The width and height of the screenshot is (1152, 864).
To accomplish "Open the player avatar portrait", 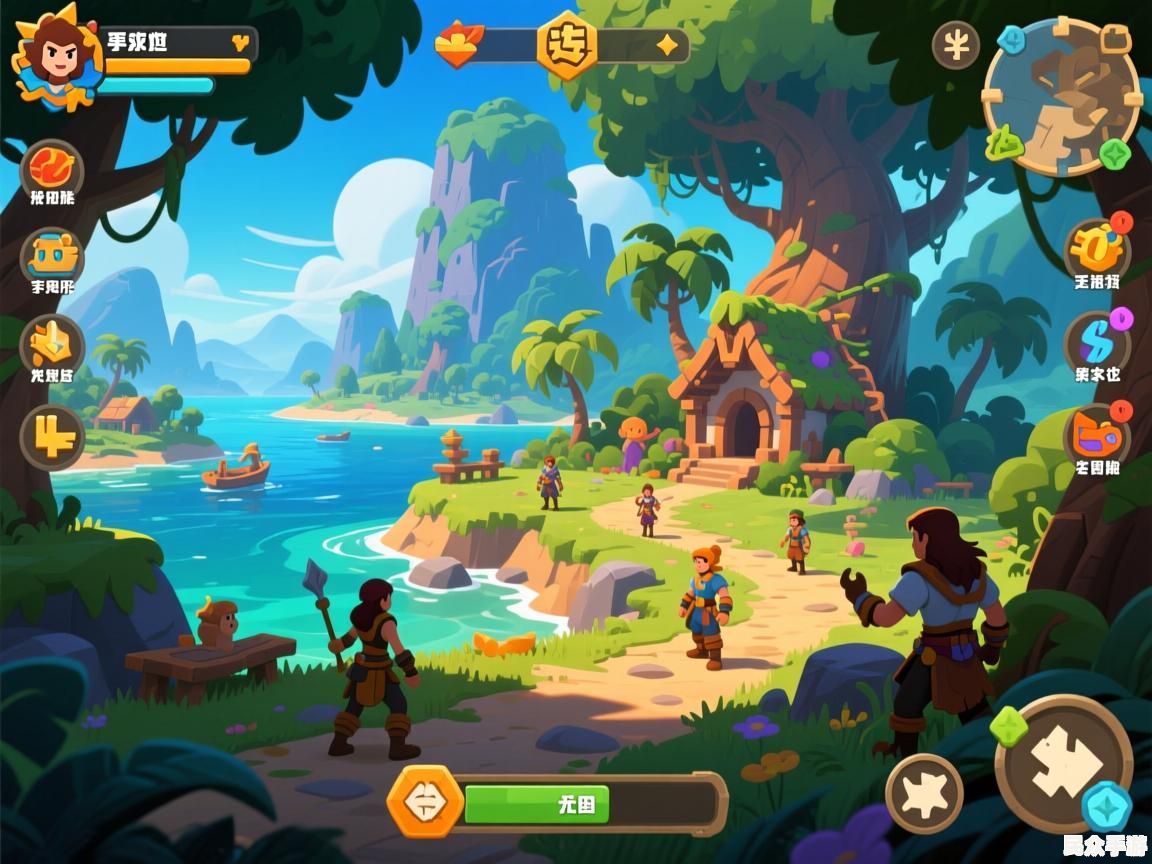I will click(x=57, y=56).
